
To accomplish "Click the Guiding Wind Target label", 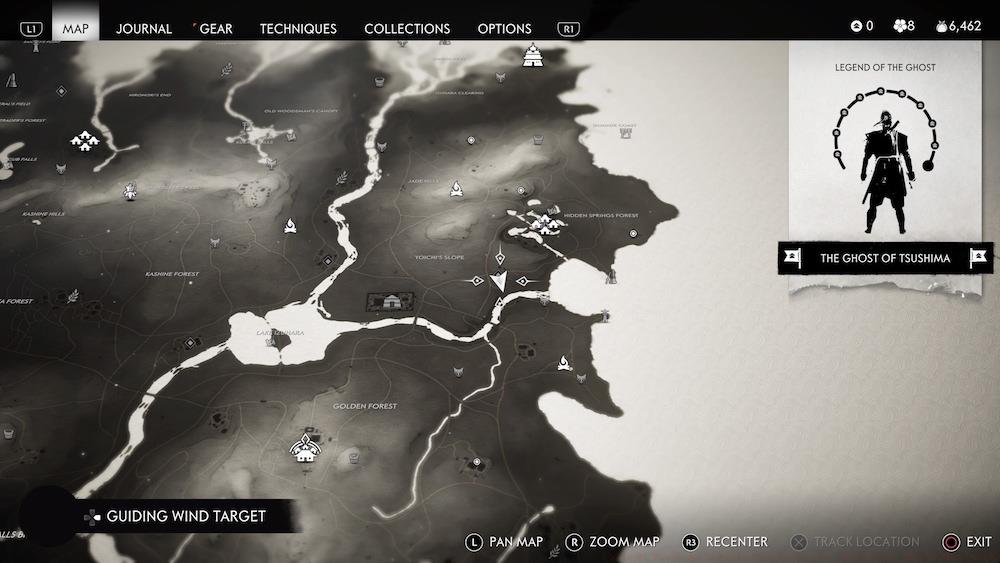I will pos(186,516).
